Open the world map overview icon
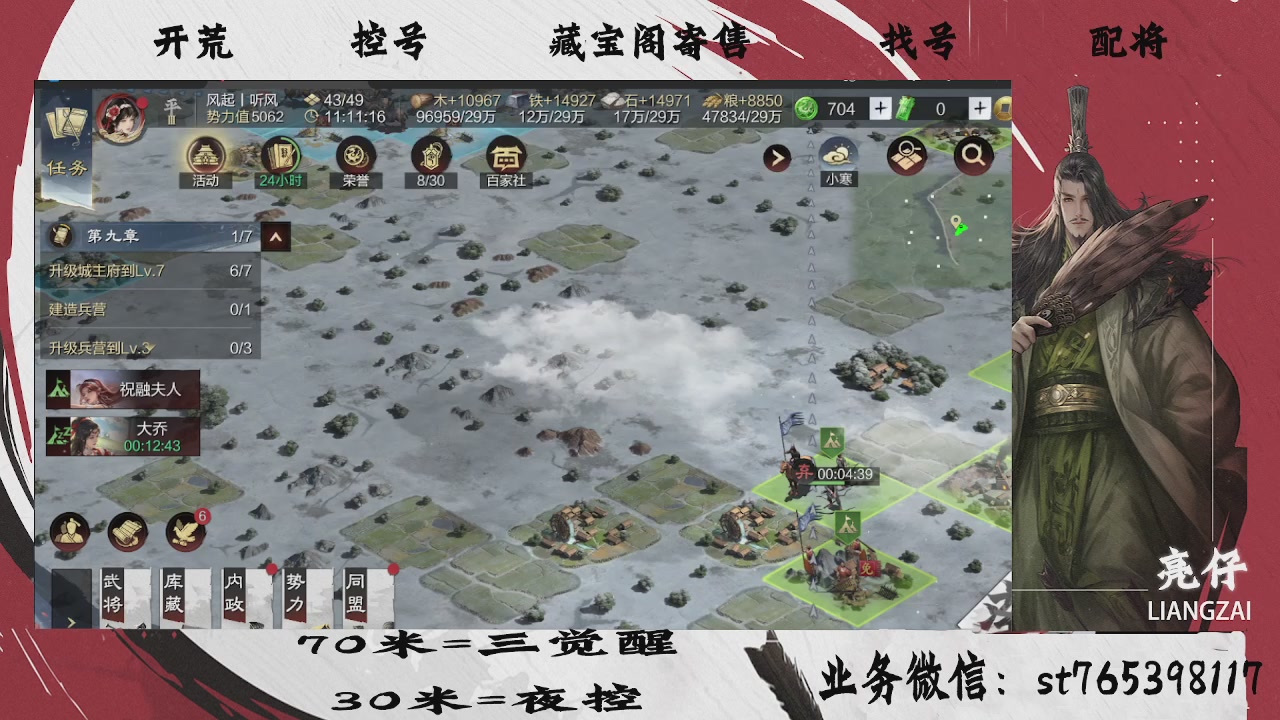 tap(907, 157)
